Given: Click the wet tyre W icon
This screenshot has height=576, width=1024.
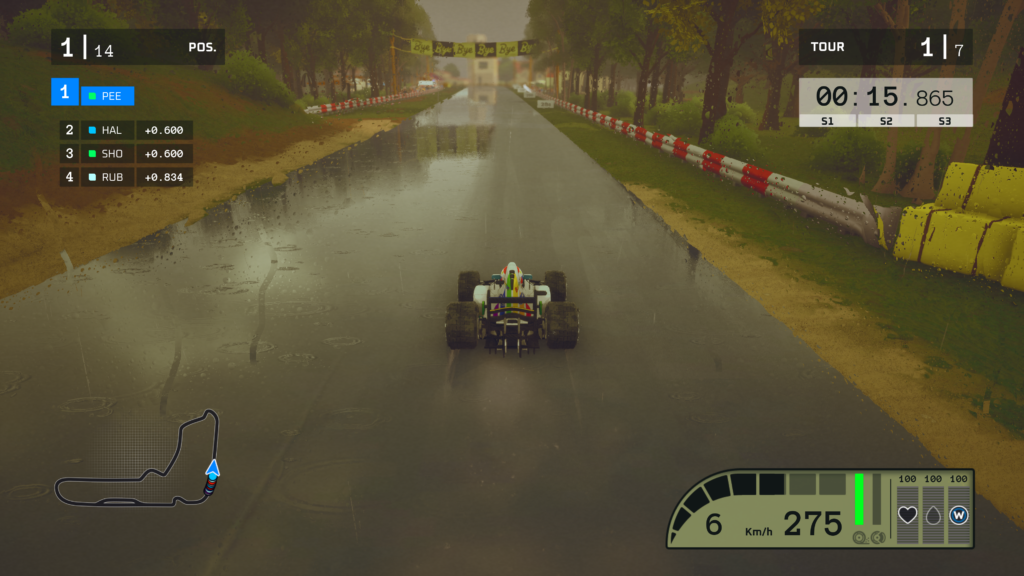Looking at the screenshot, I should (959, 515).
